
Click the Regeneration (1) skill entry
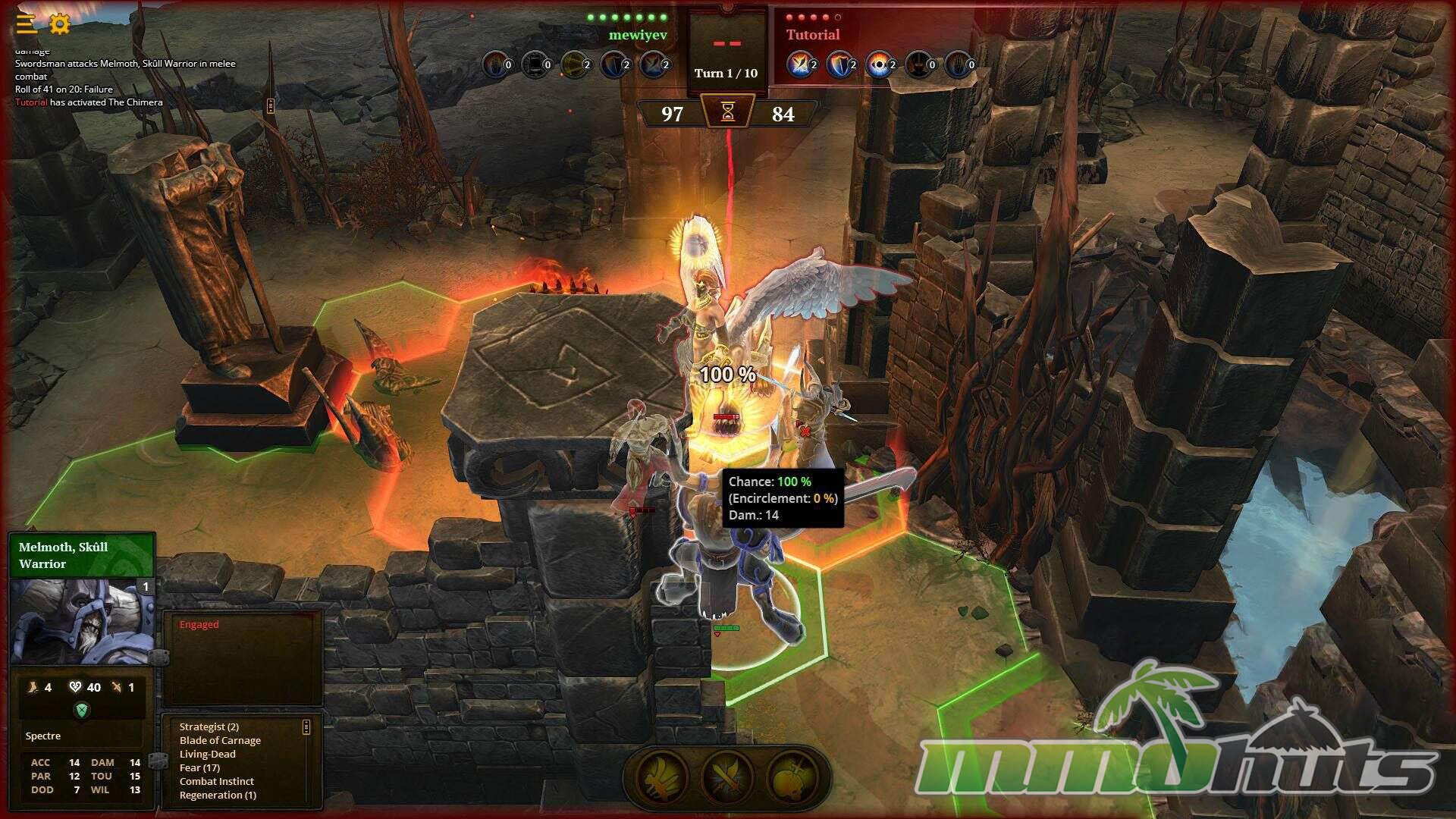point(218,795)
